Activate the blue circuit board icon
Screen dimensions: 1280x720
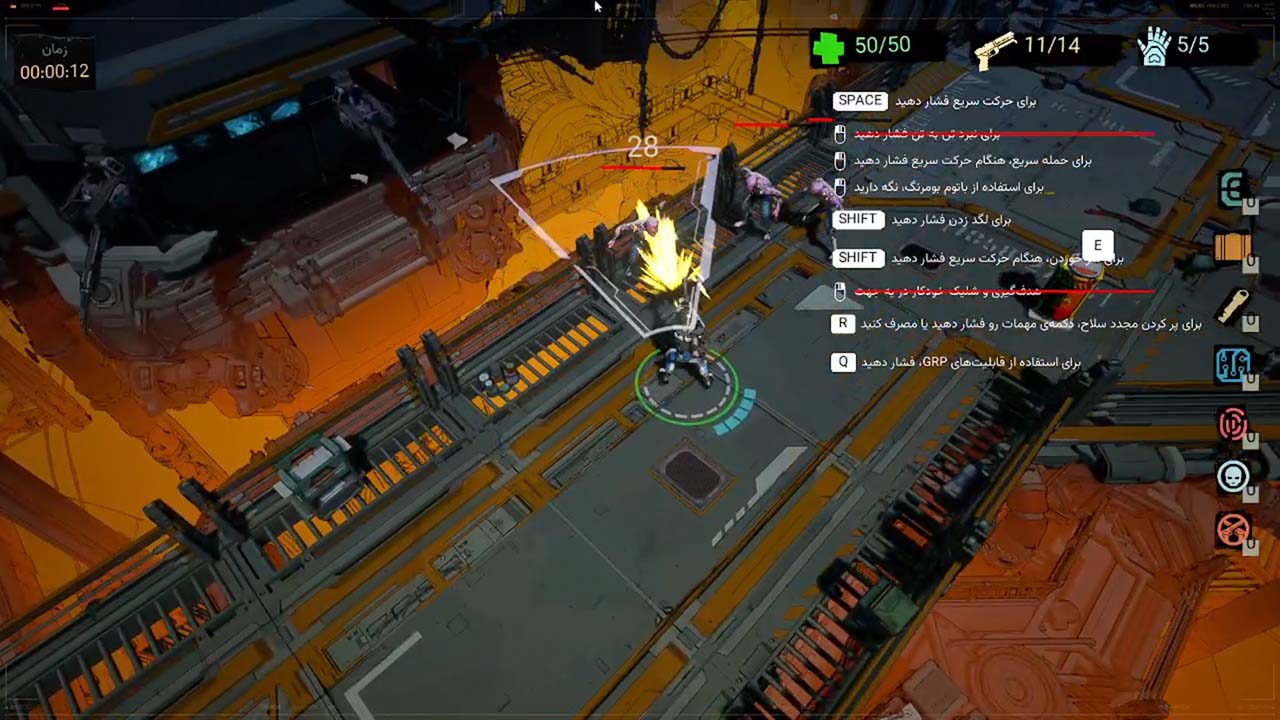(x=1233, y=365)
